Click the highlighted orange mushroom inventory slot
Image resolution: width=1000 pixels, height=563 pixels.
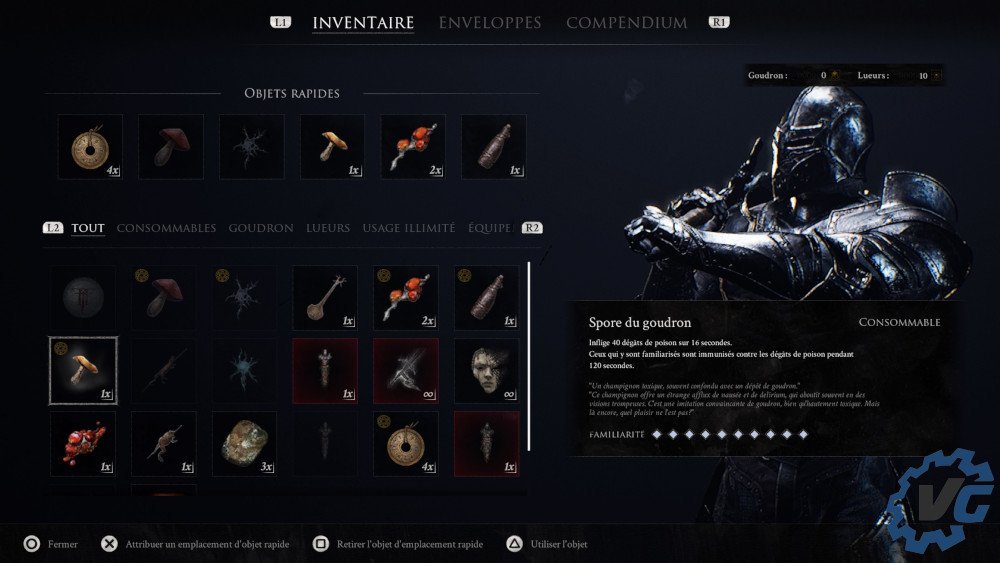84,370
